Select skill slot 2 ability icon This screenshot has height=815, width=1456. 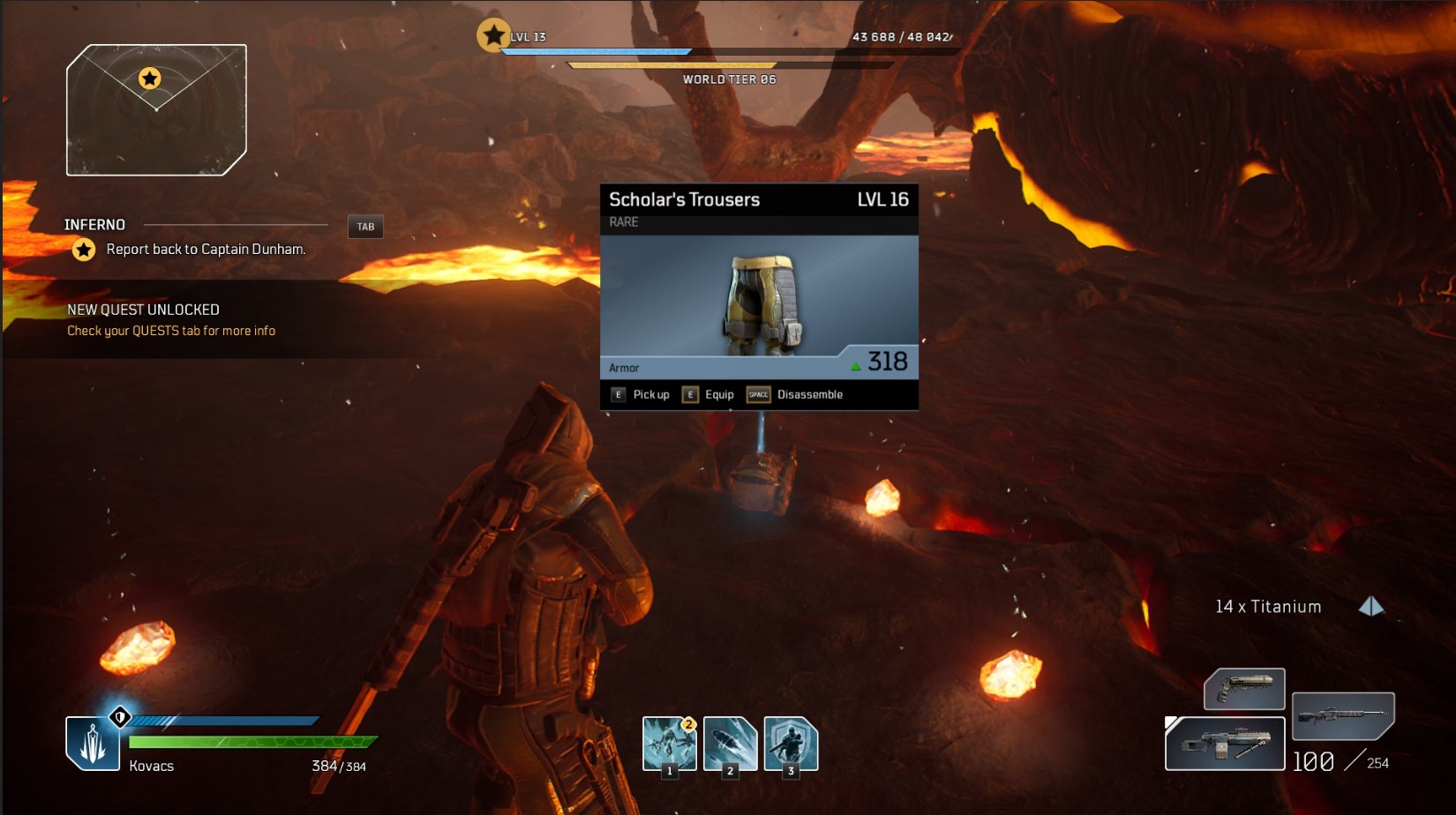coord(729,744)
